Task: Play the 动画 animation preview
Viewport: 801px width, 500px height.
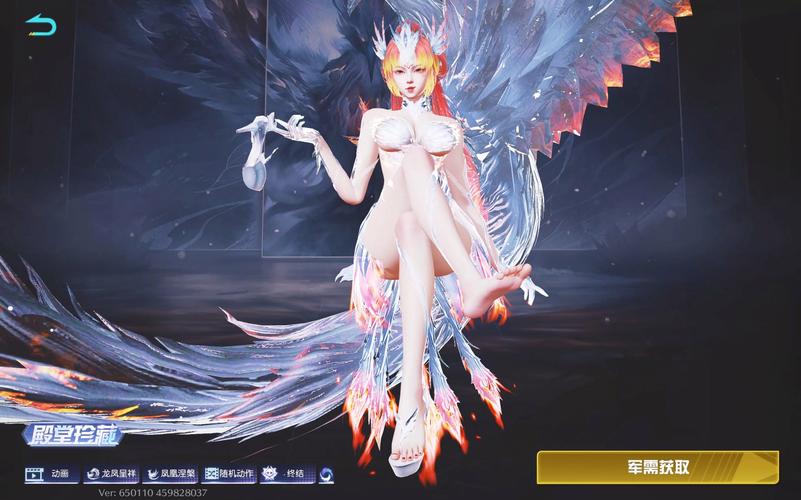Action: [x=52, y=473]
